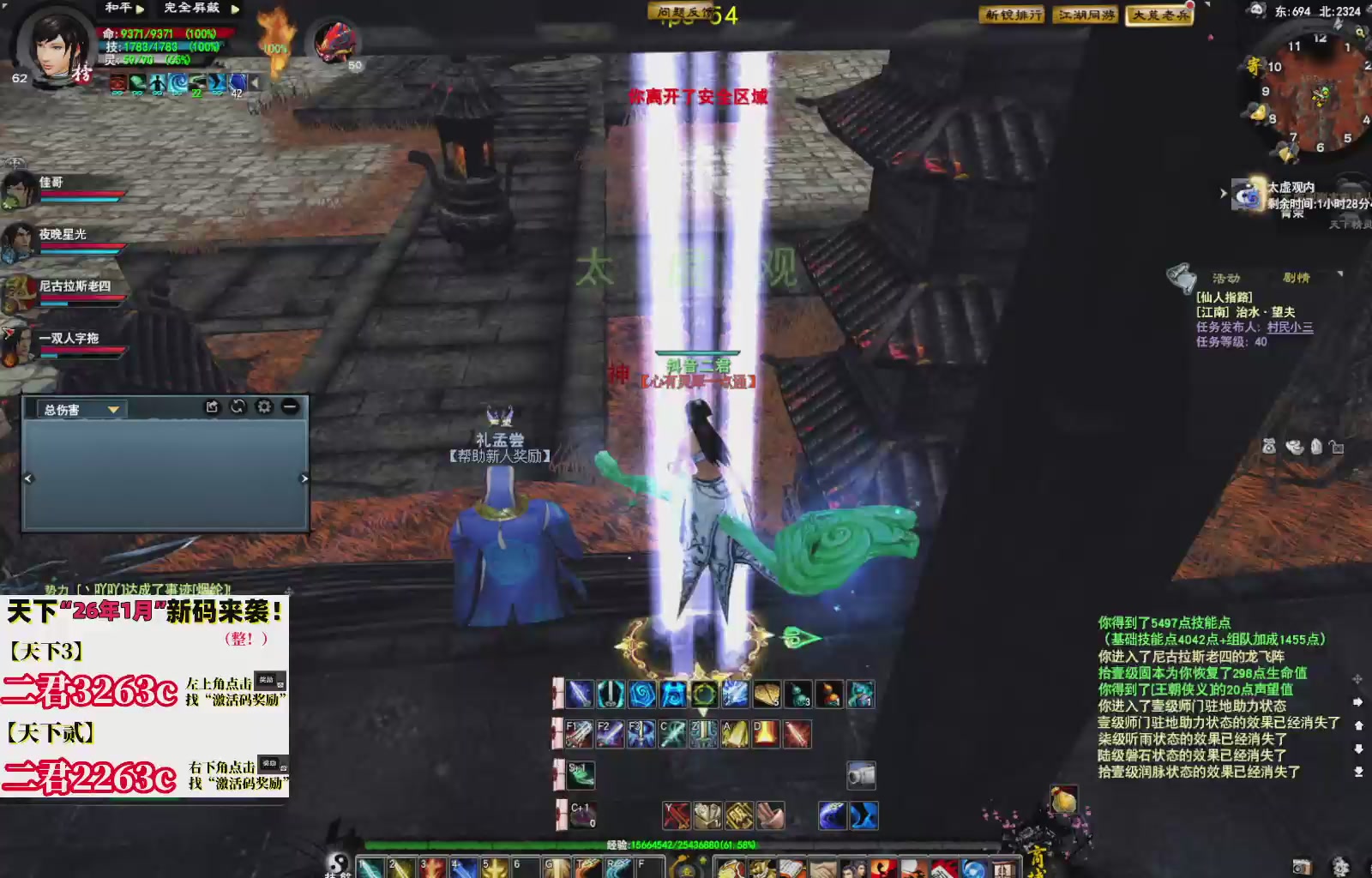Switch to the 活动 tab in the quest tracker

pos(1226,277)
